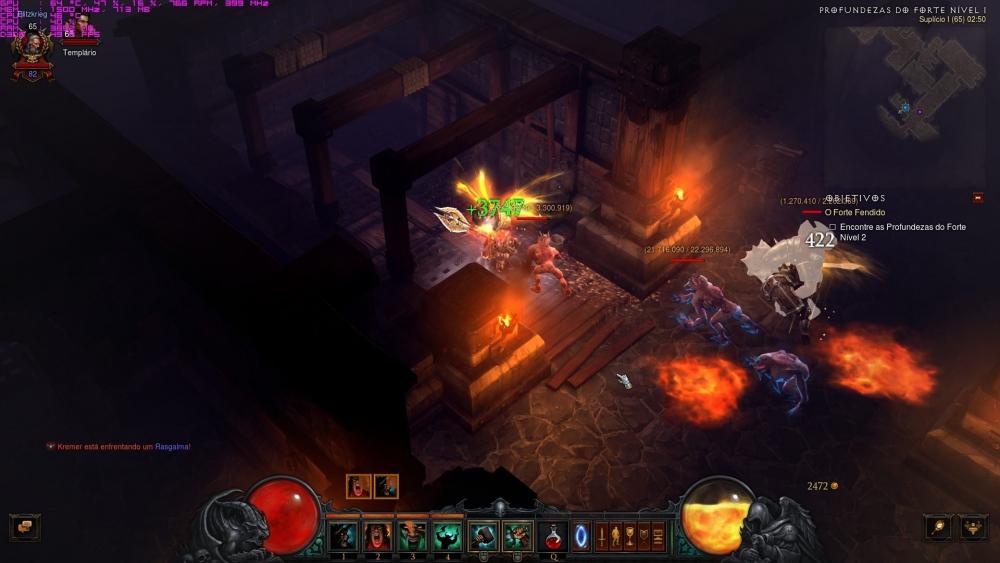
Task: Click the bottom-right torch icon button
Action: [938, 527]
